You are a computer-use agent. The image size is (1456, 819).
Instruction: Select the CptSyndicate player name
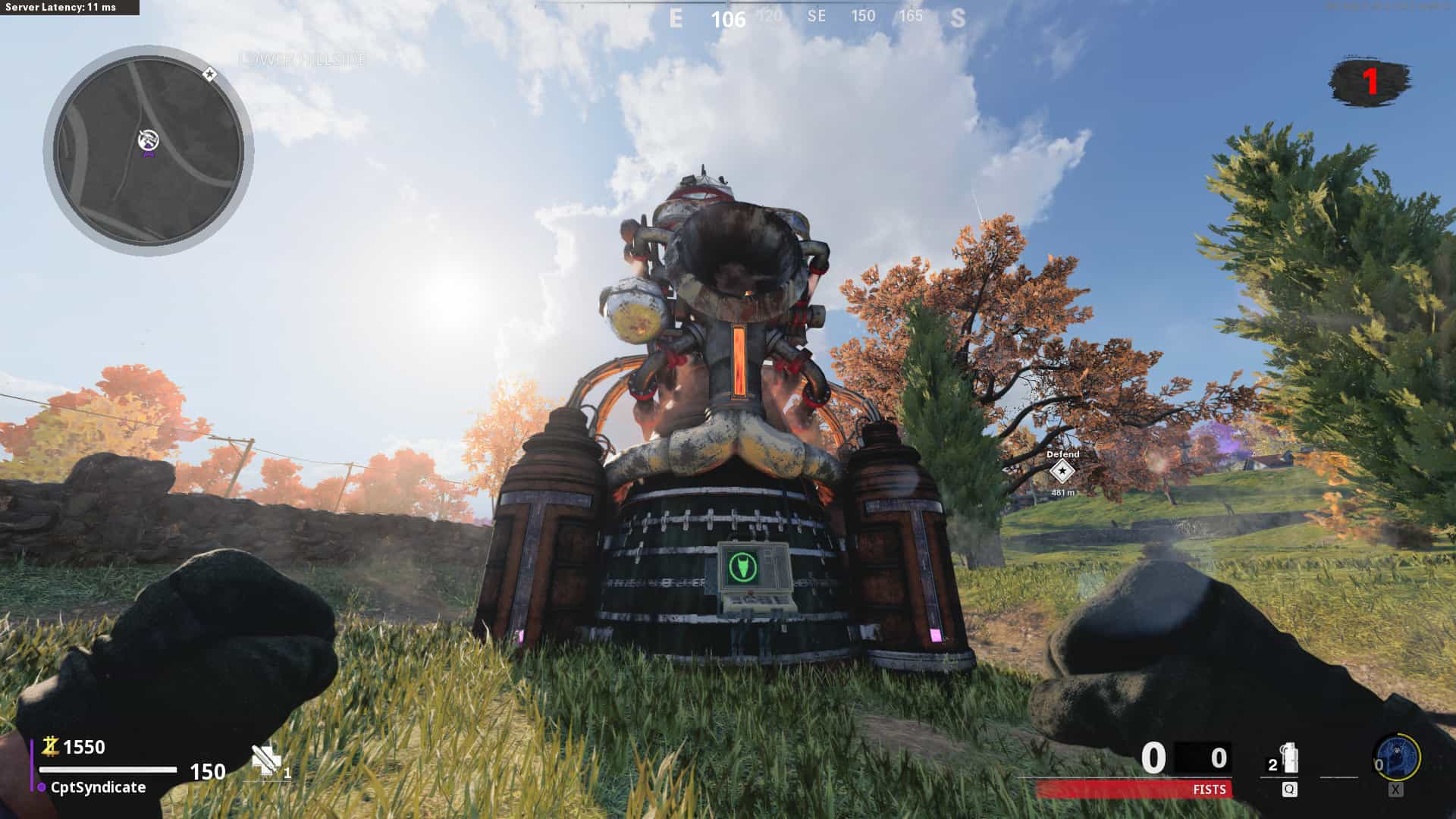click(98, 787)
